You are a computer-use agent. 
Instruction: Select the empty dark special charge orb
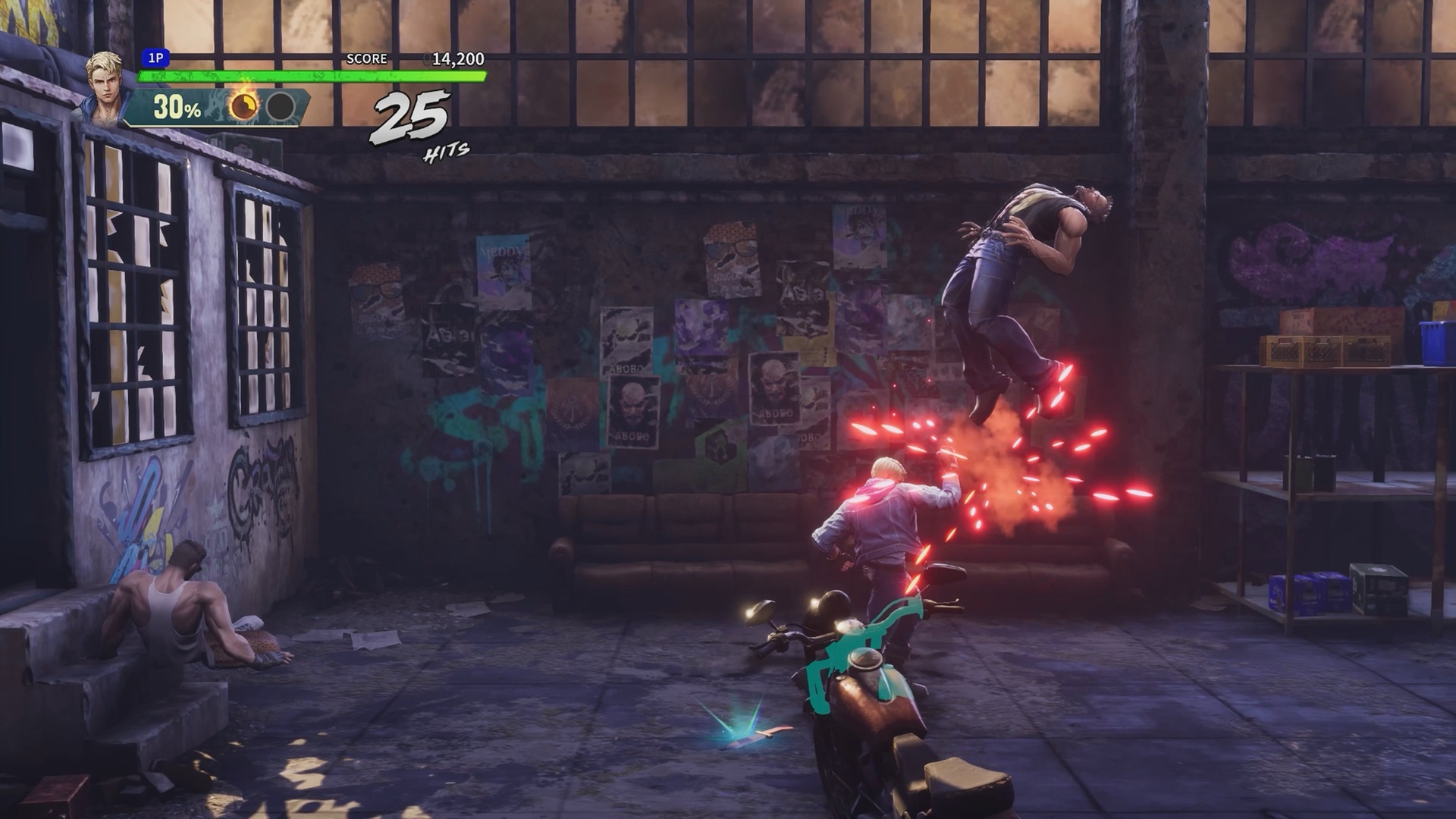click(x=281, y=107)
